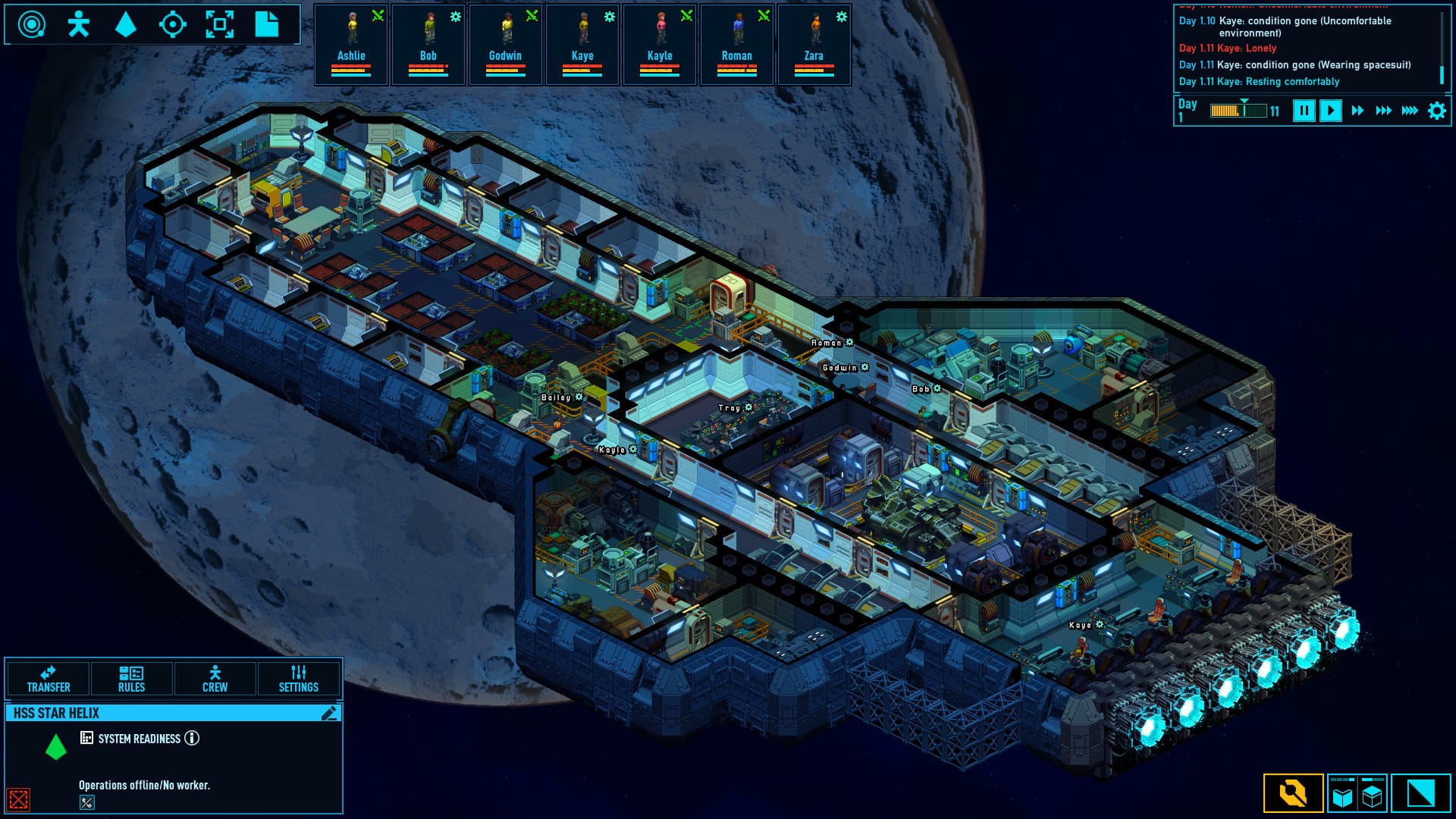Switch to the TRANSFER tab
Viewport: 1456px width, 819px height.
pyautogui.click(x=48, y=679)
